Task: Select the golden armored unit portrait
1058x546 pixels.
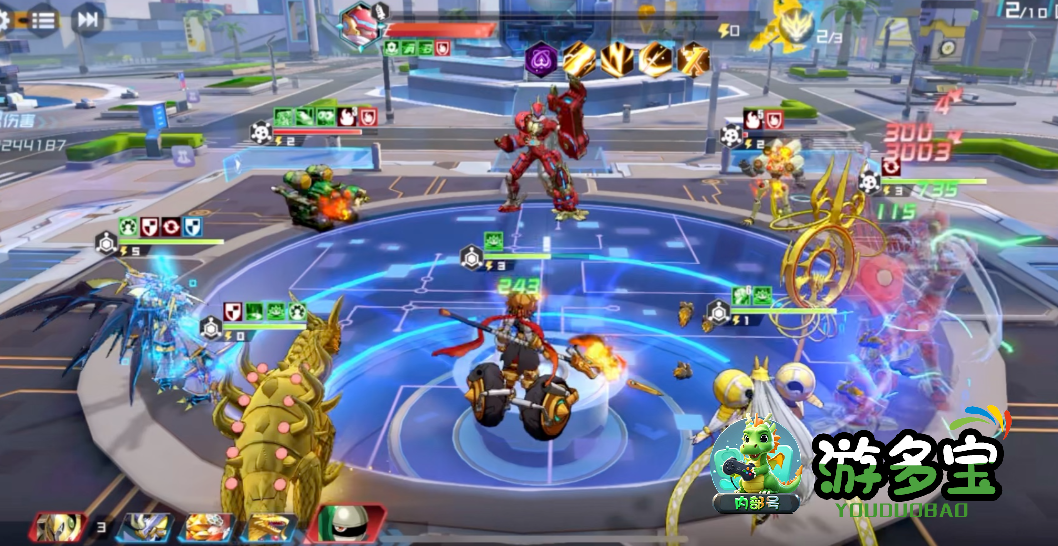Action: [59, 527]
